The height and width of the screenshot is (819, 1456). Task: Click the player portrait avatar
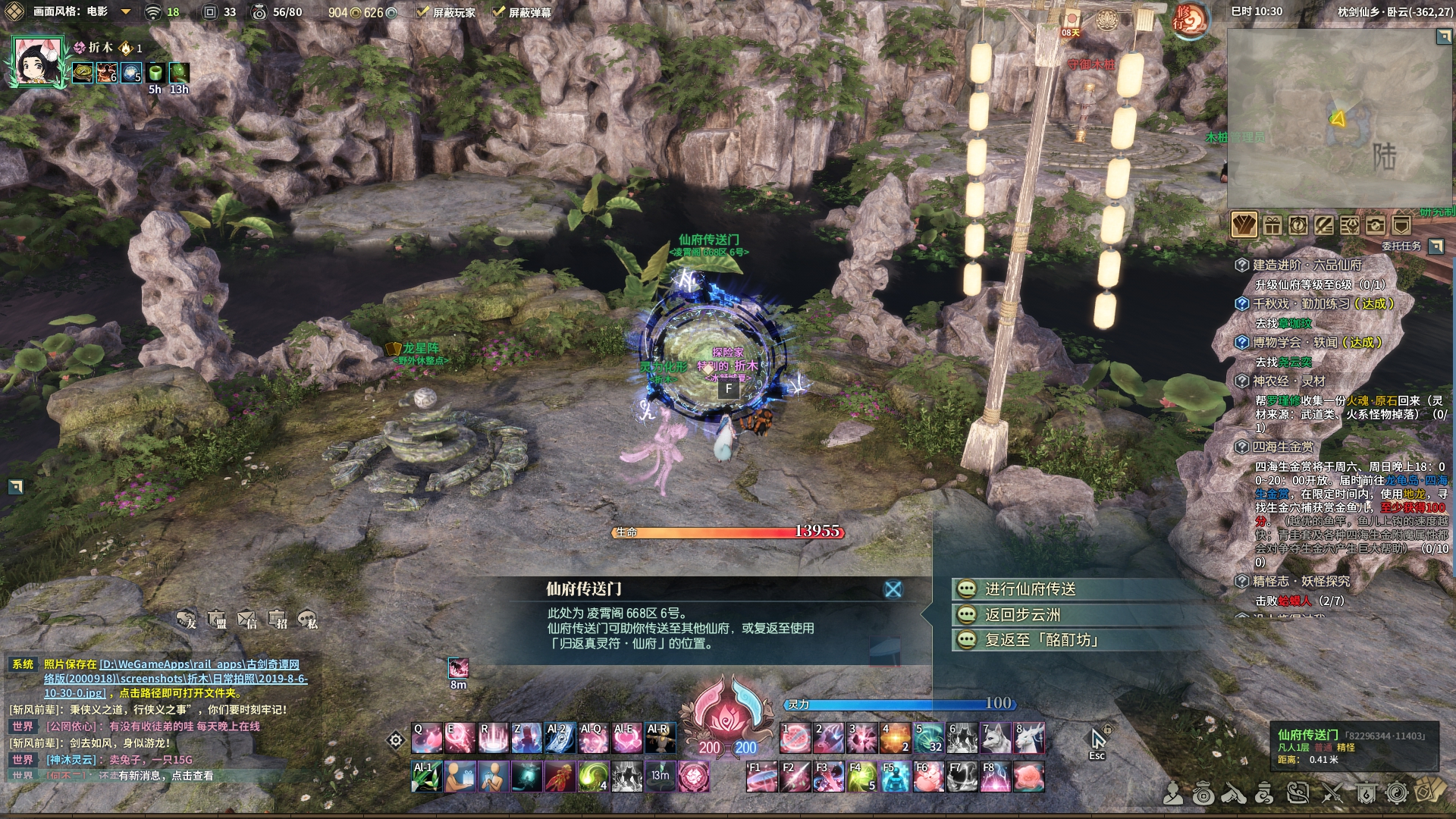(x=36, y=61)
